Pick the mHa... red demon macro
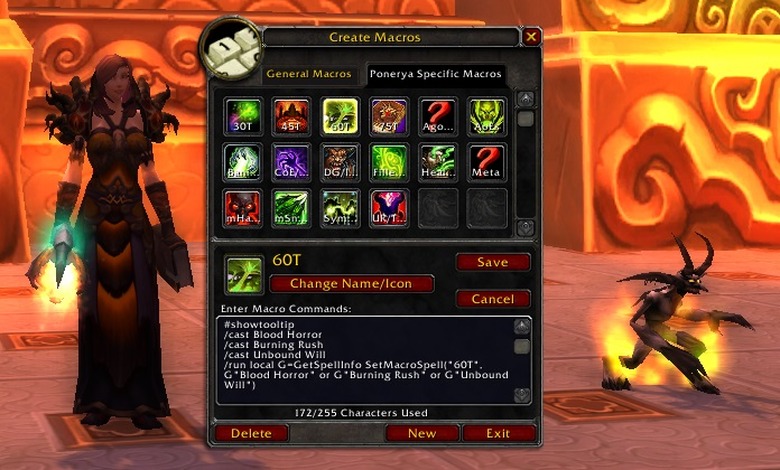 (x=243, y=208)
